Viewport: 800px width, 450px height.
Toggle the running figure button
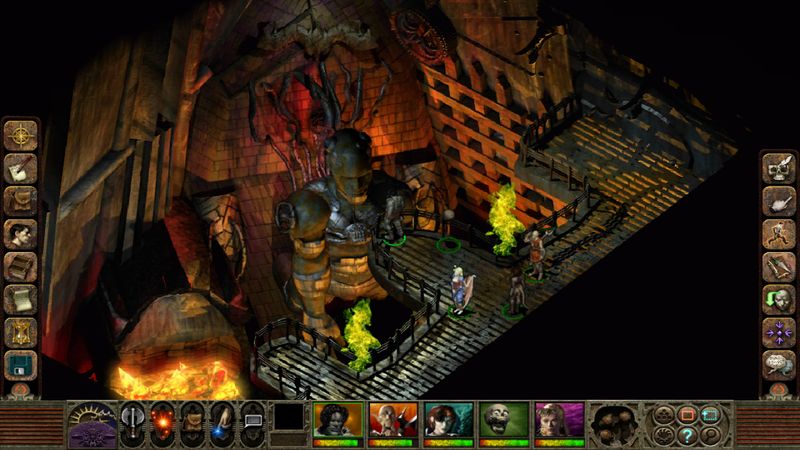point(778,234)
